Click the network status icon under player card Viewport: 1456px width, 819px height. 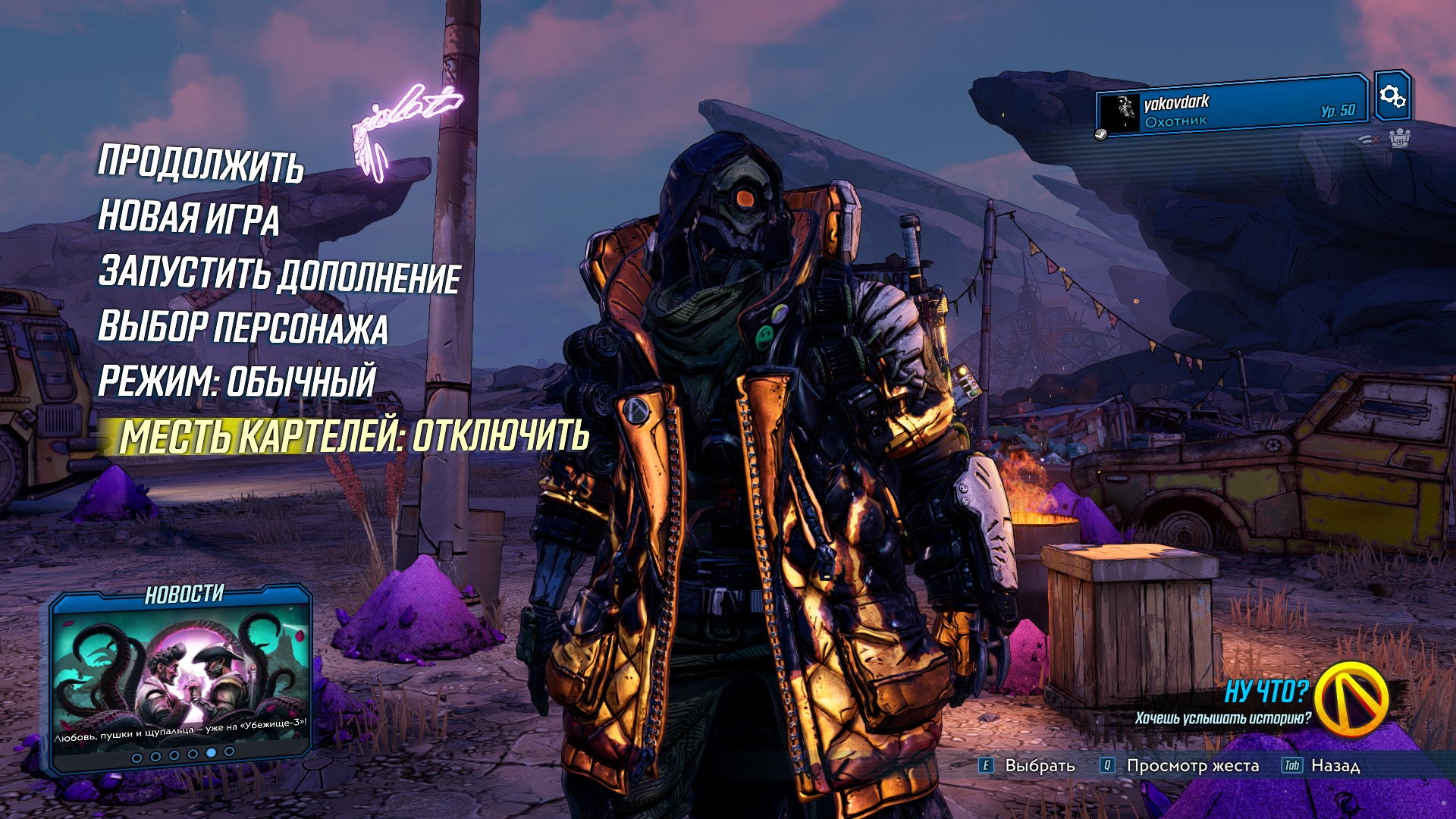(1369, 140)
